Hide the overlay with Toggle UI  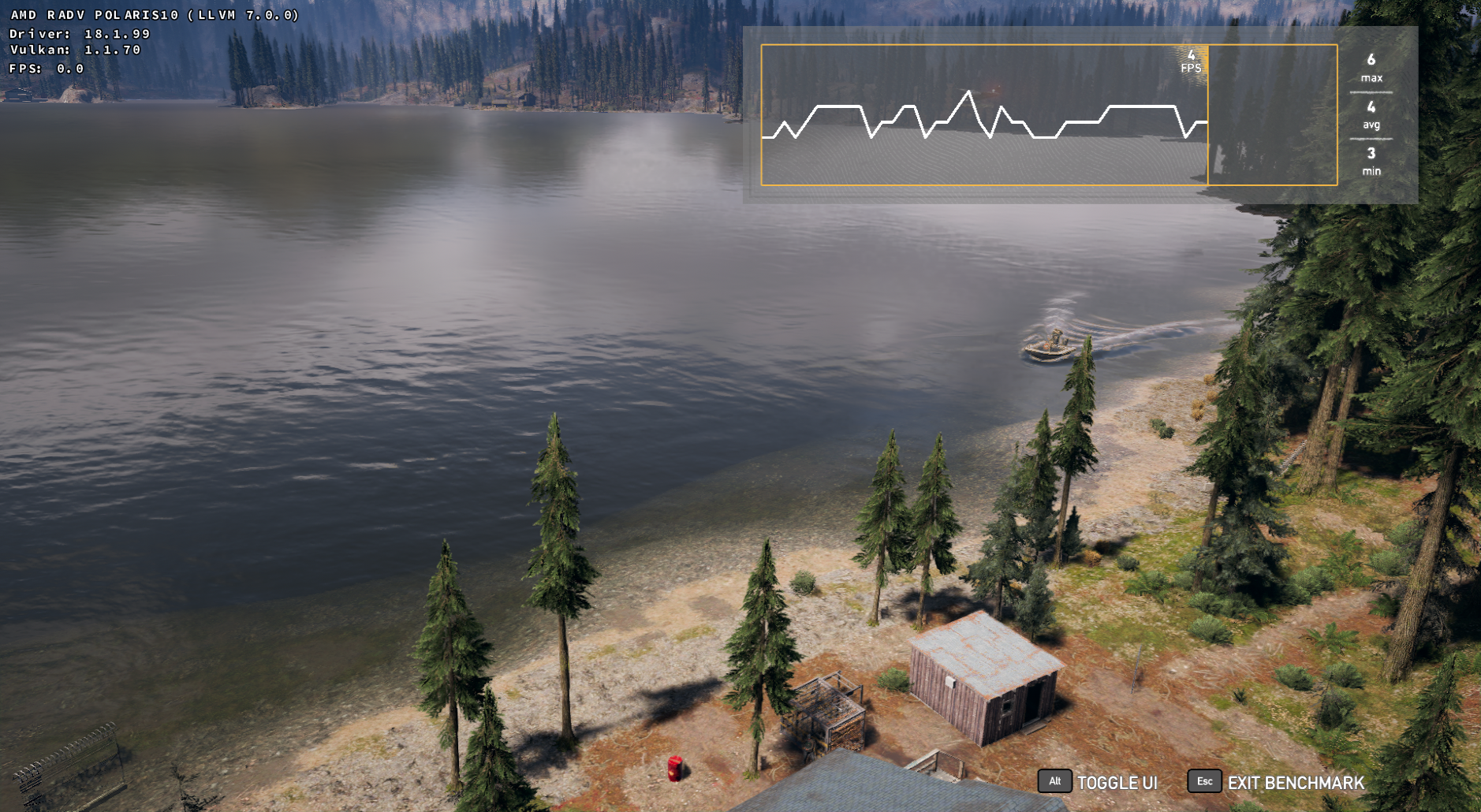(1099, 782)
